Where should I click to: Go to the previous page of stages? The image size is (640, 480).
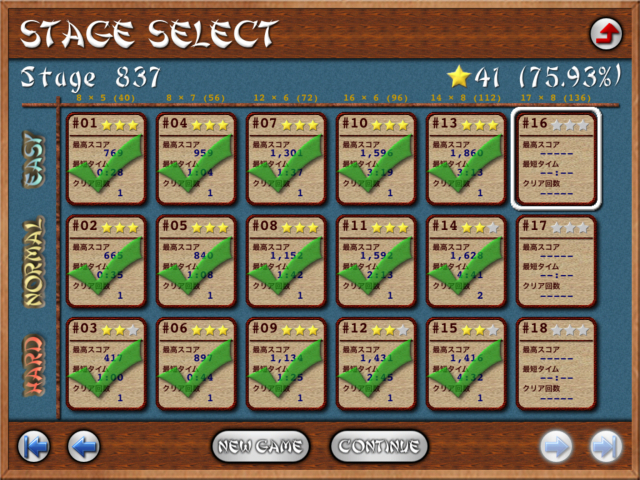[x=84, y=446]
